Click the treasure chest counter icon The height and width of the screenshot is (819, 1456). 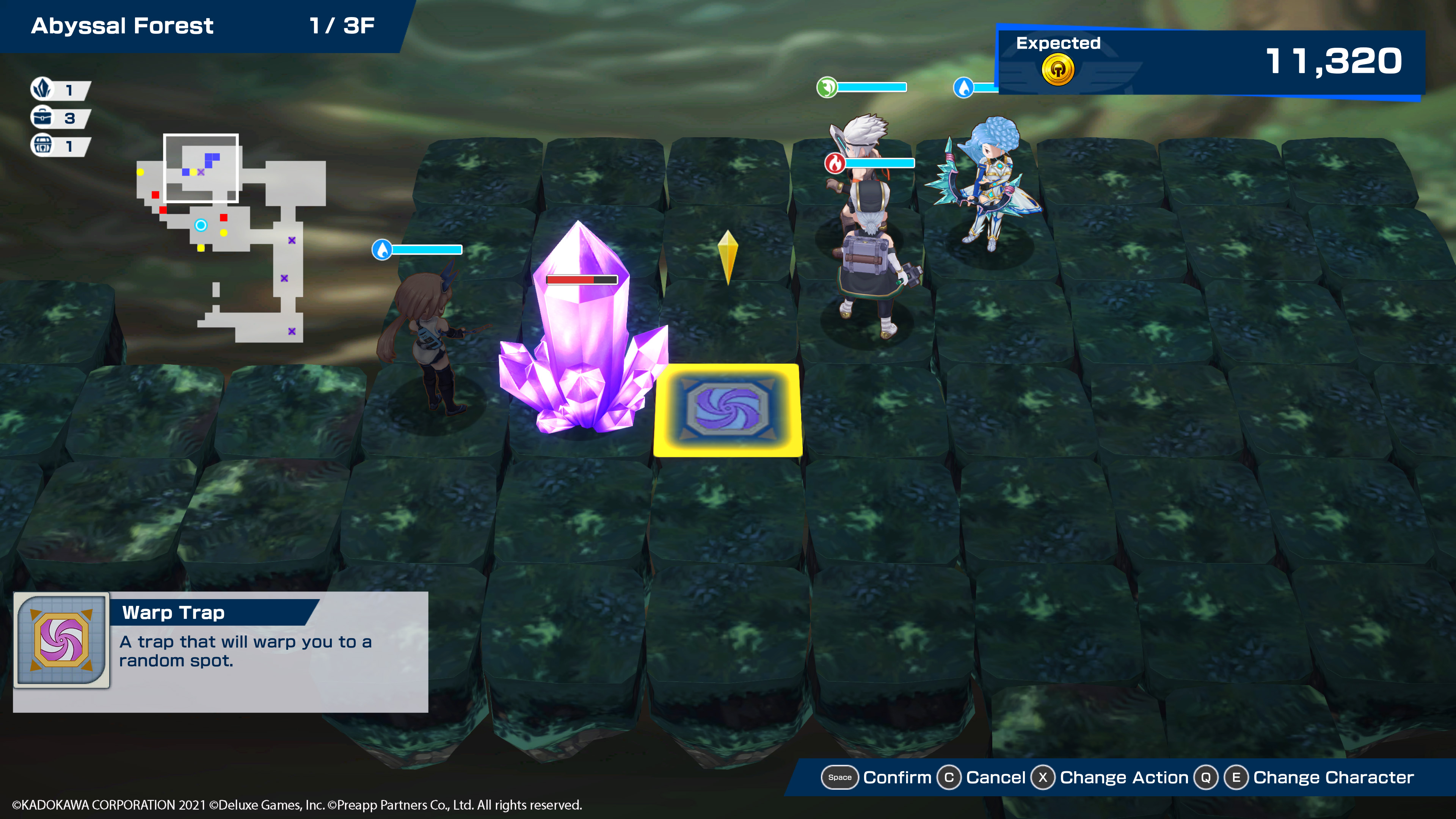(x=42, y=118)
